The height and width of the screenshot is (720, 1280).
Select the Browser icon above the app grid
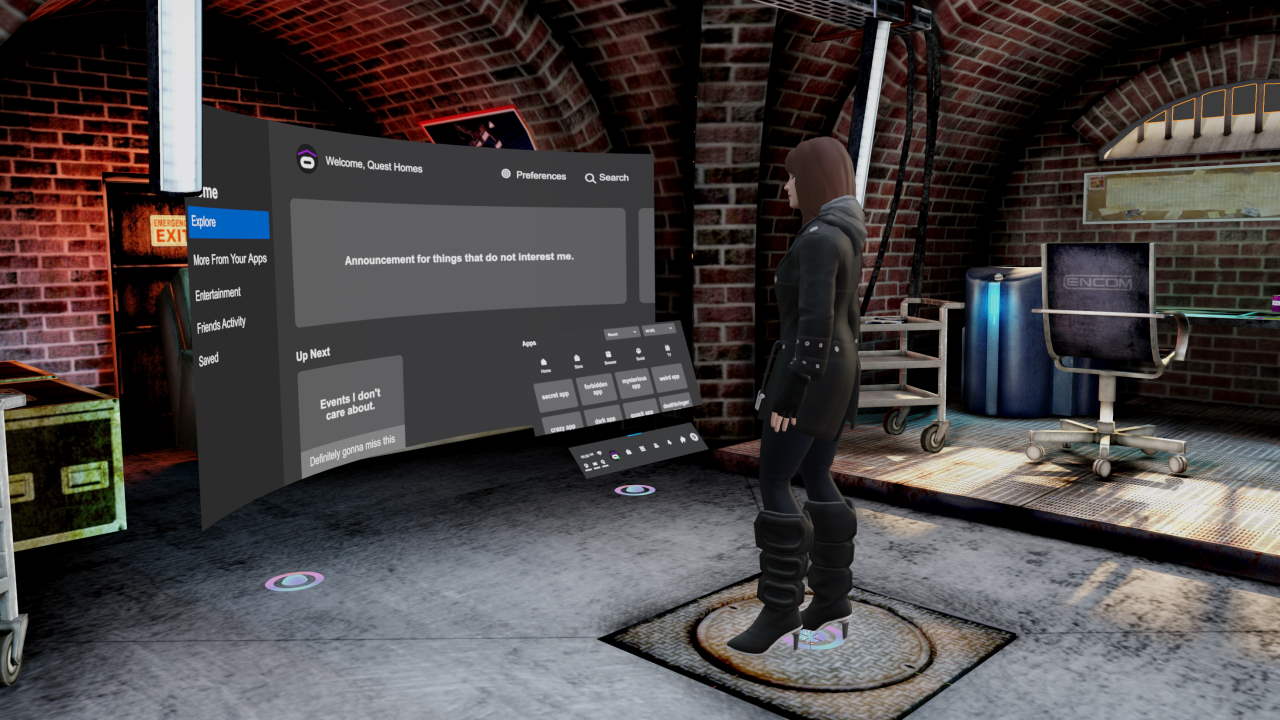click(608, 354)
